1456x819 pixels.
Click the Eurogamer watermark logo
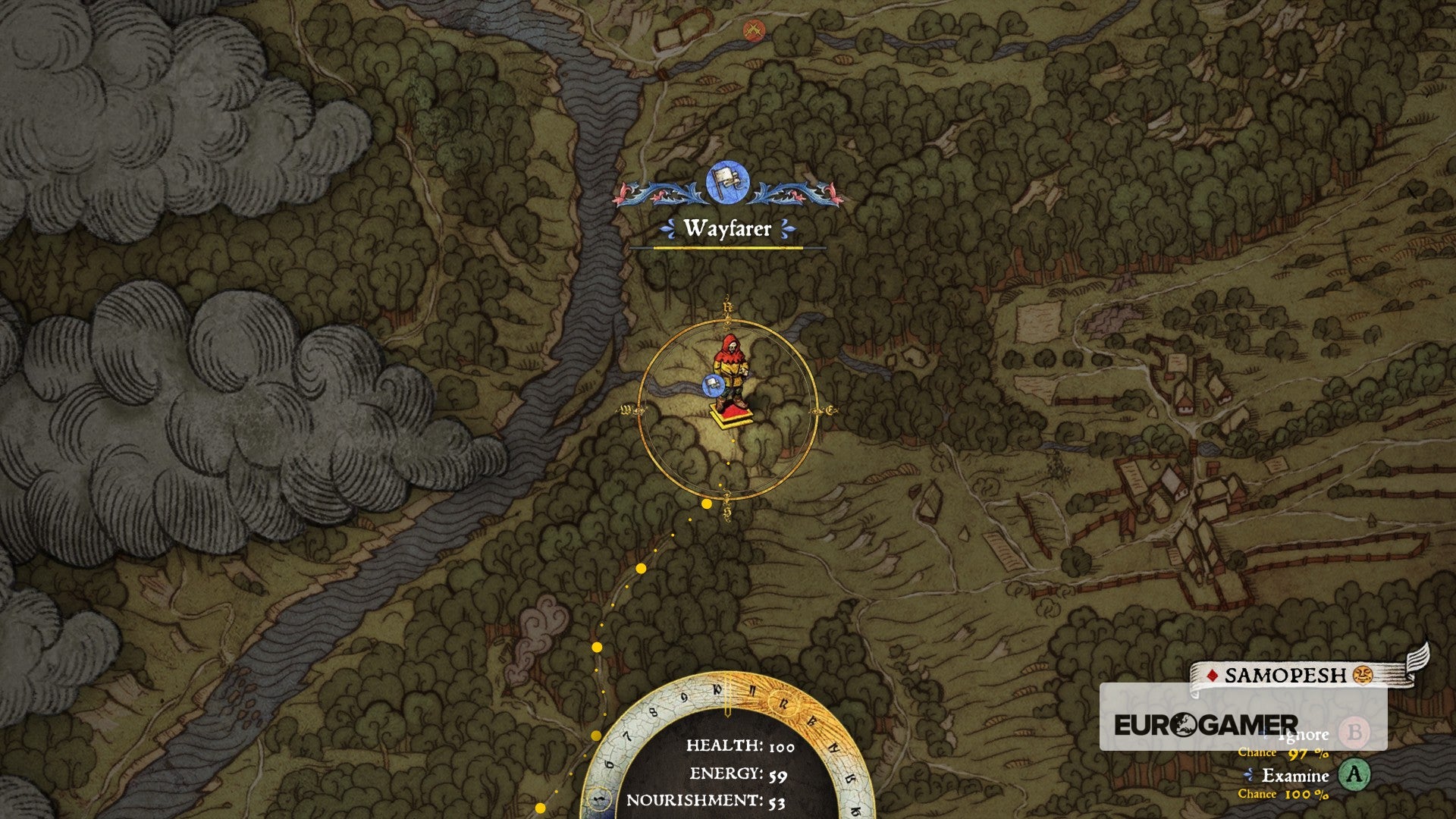click(1206, 725)
